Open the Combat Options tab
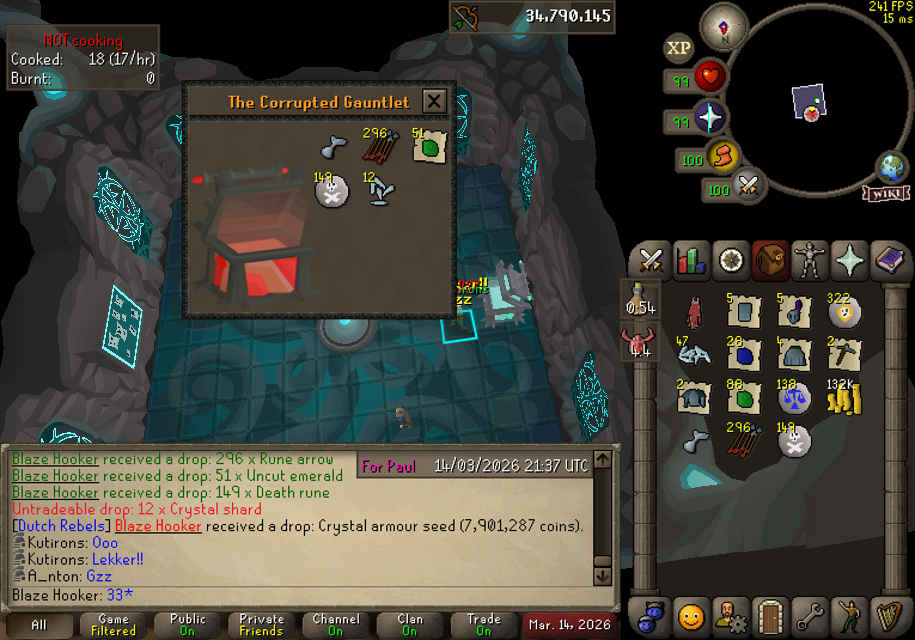This screenshot has width=915, height=640. (651, 260)
